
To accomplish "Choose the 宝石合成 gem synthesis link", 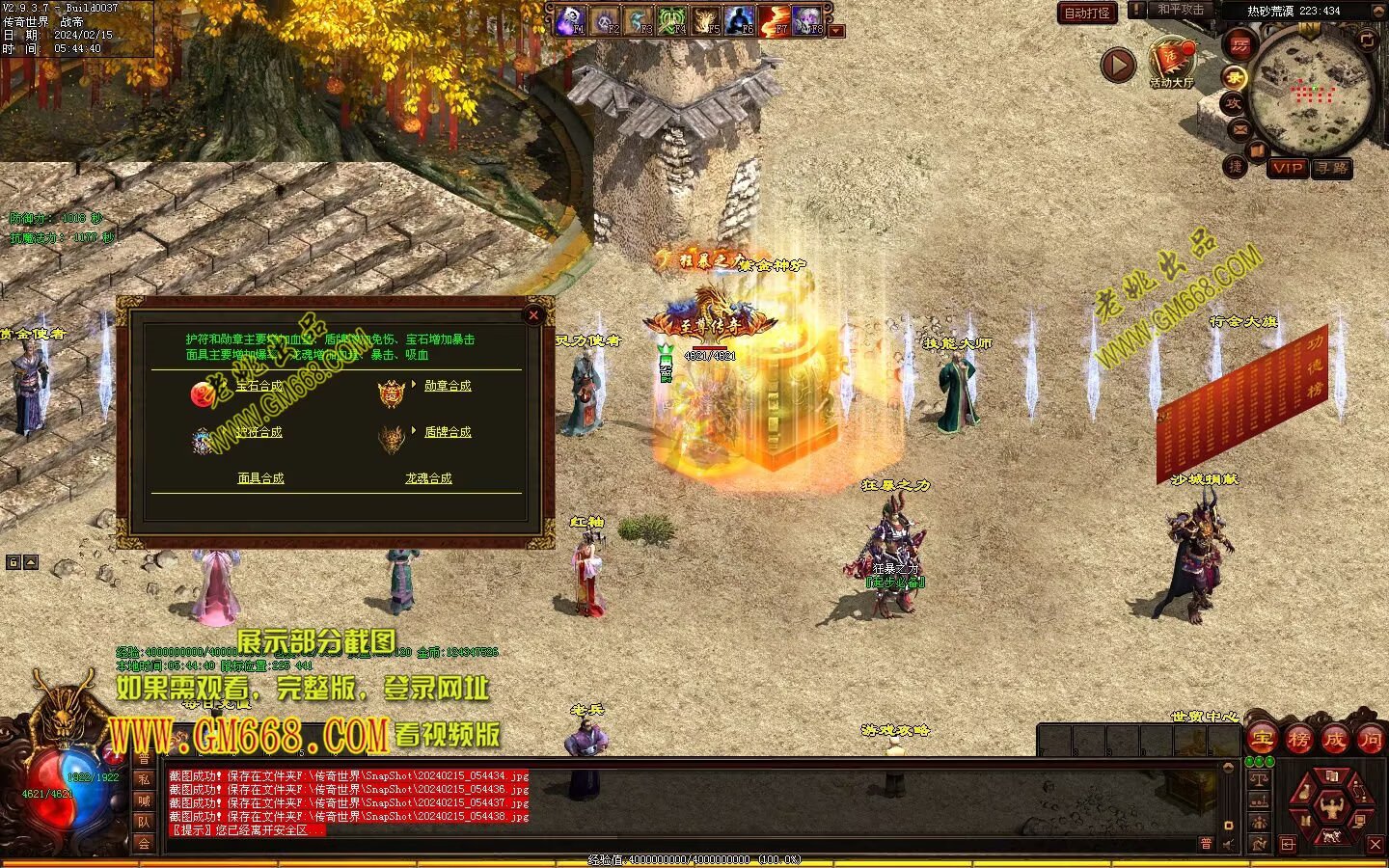I will (x=259, y=386).
